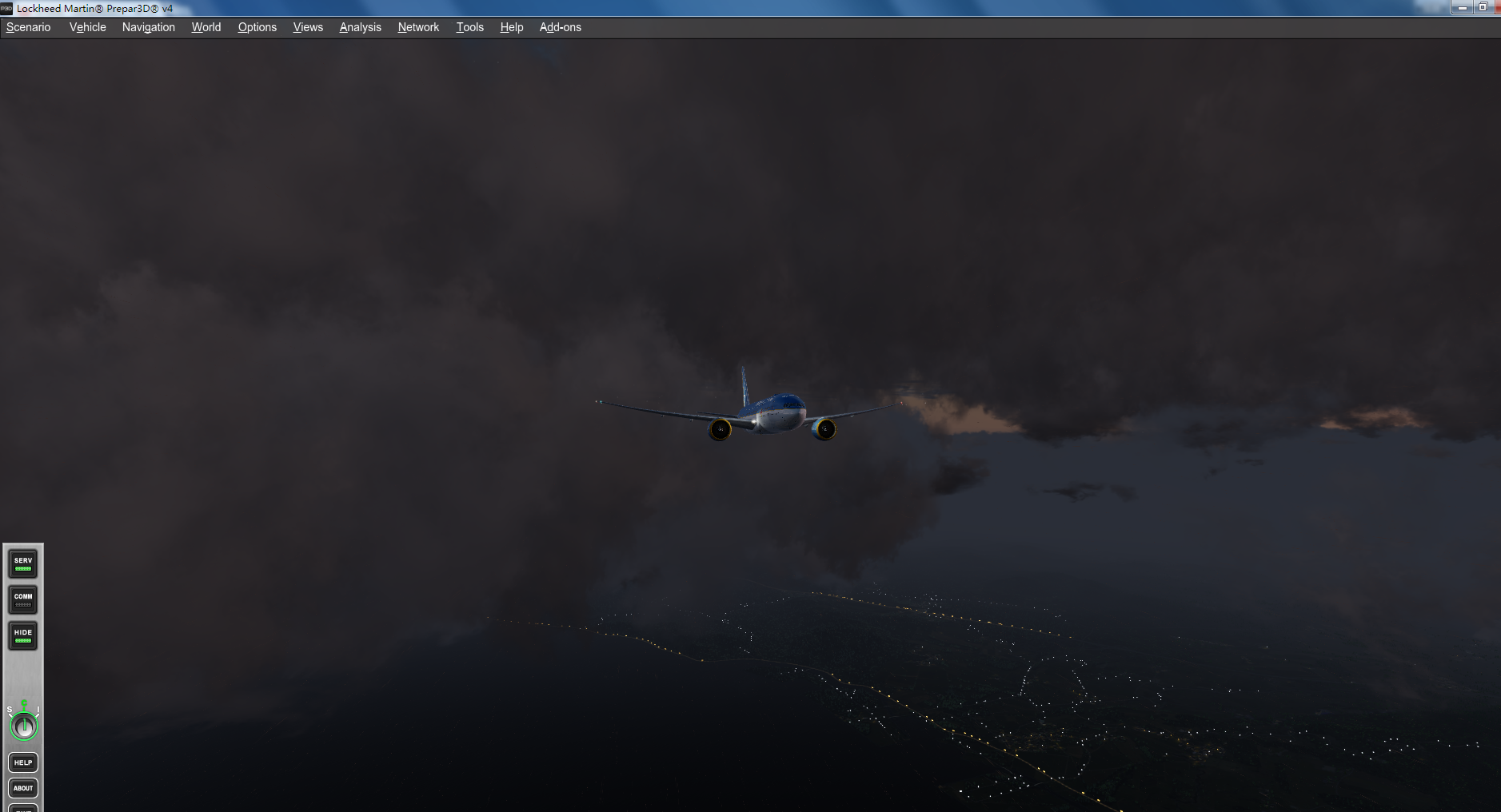Screen dimensions: 1501x812
Task: Open the Navigation menu
Action: click(148, 26)
